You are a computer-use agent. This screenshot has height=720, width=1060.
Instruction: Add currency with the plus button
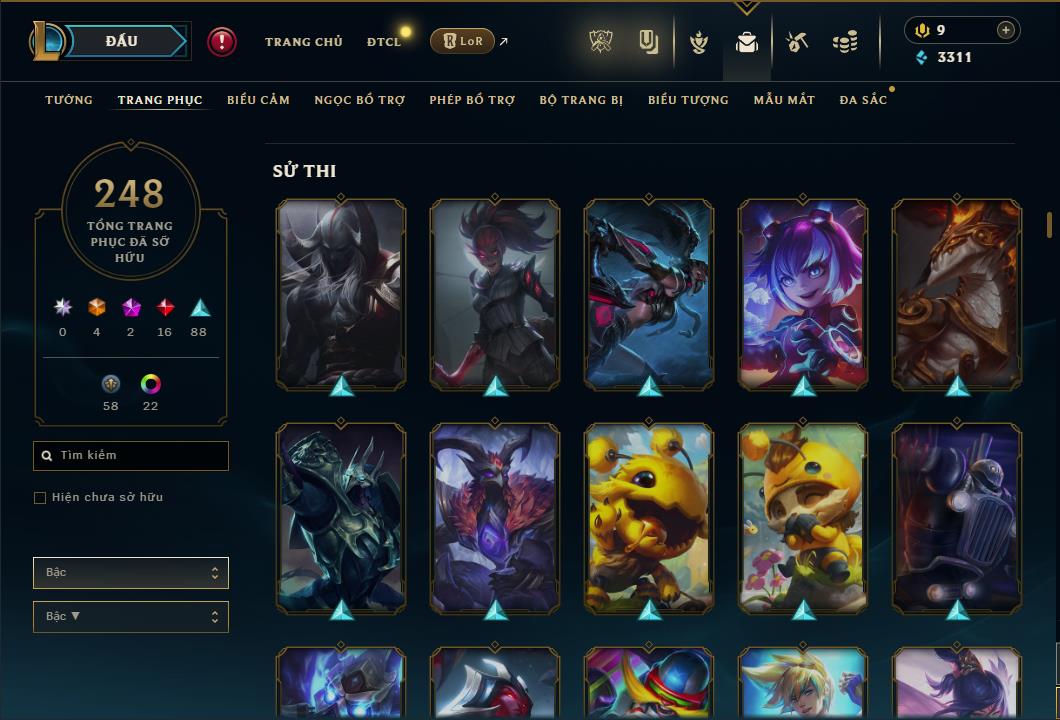1006,30
